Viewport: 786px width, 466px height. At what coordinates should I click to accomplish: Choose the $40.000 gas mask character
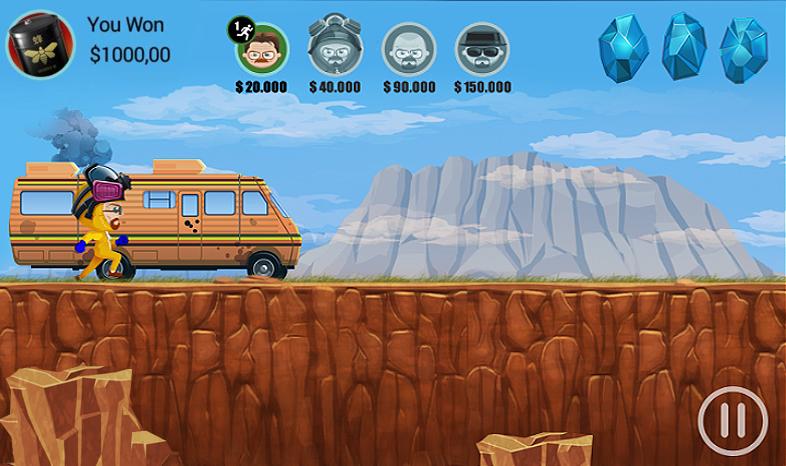[335, 46]
